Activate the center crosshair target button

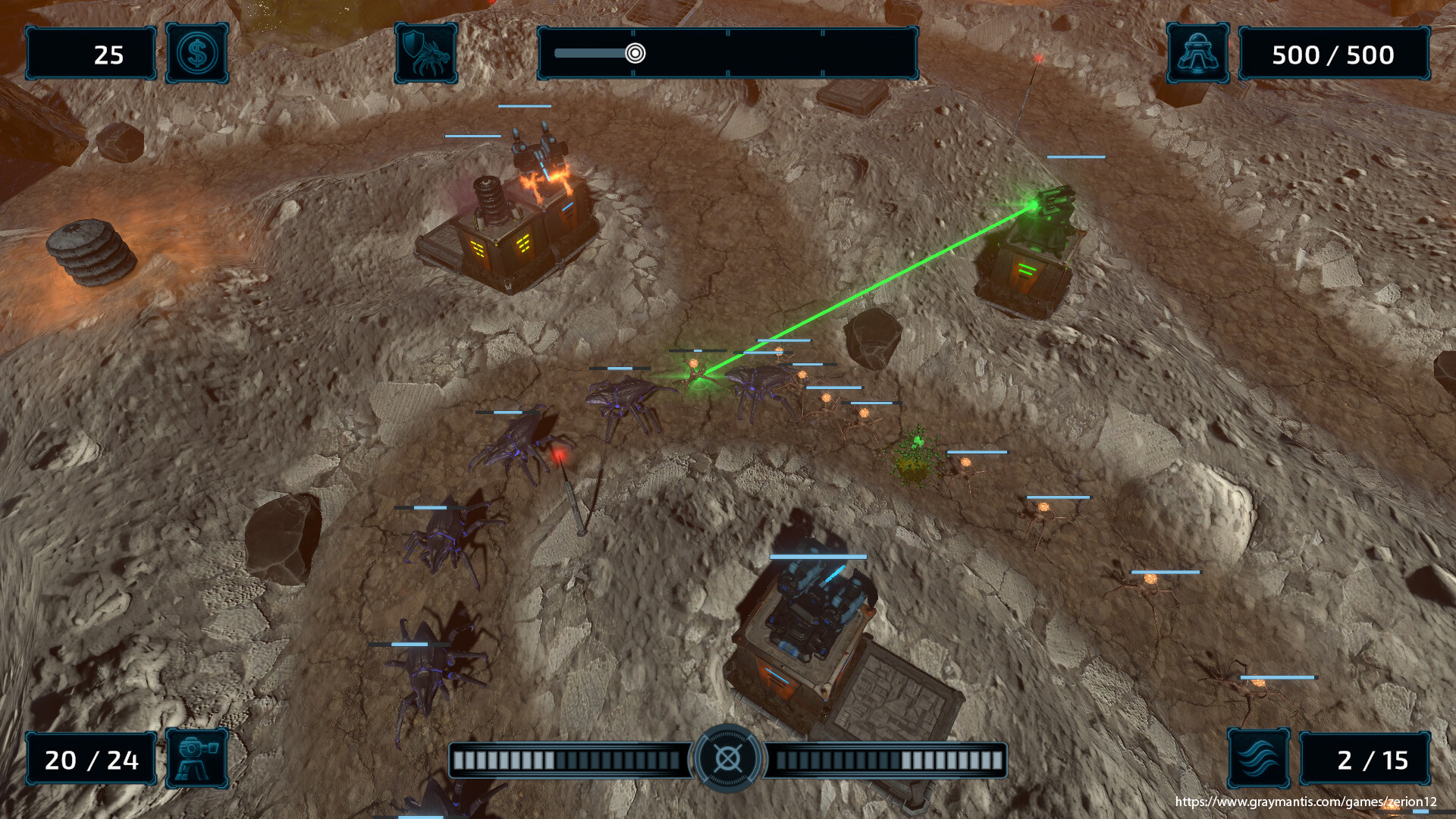click(728, 758)
